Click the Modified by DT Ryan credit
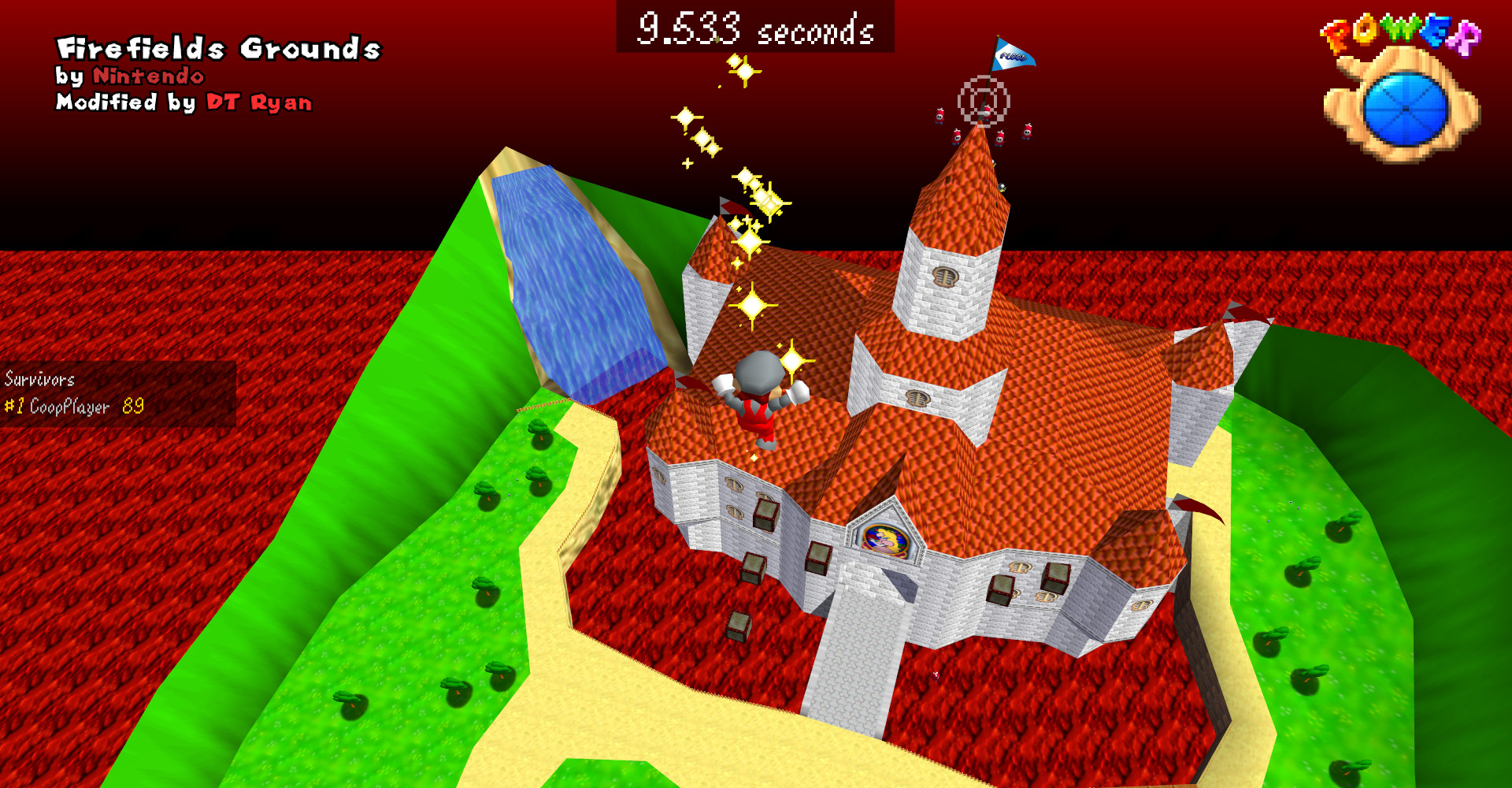The width and height of the screenshot is (1512, 788). (x=183, y=102)
